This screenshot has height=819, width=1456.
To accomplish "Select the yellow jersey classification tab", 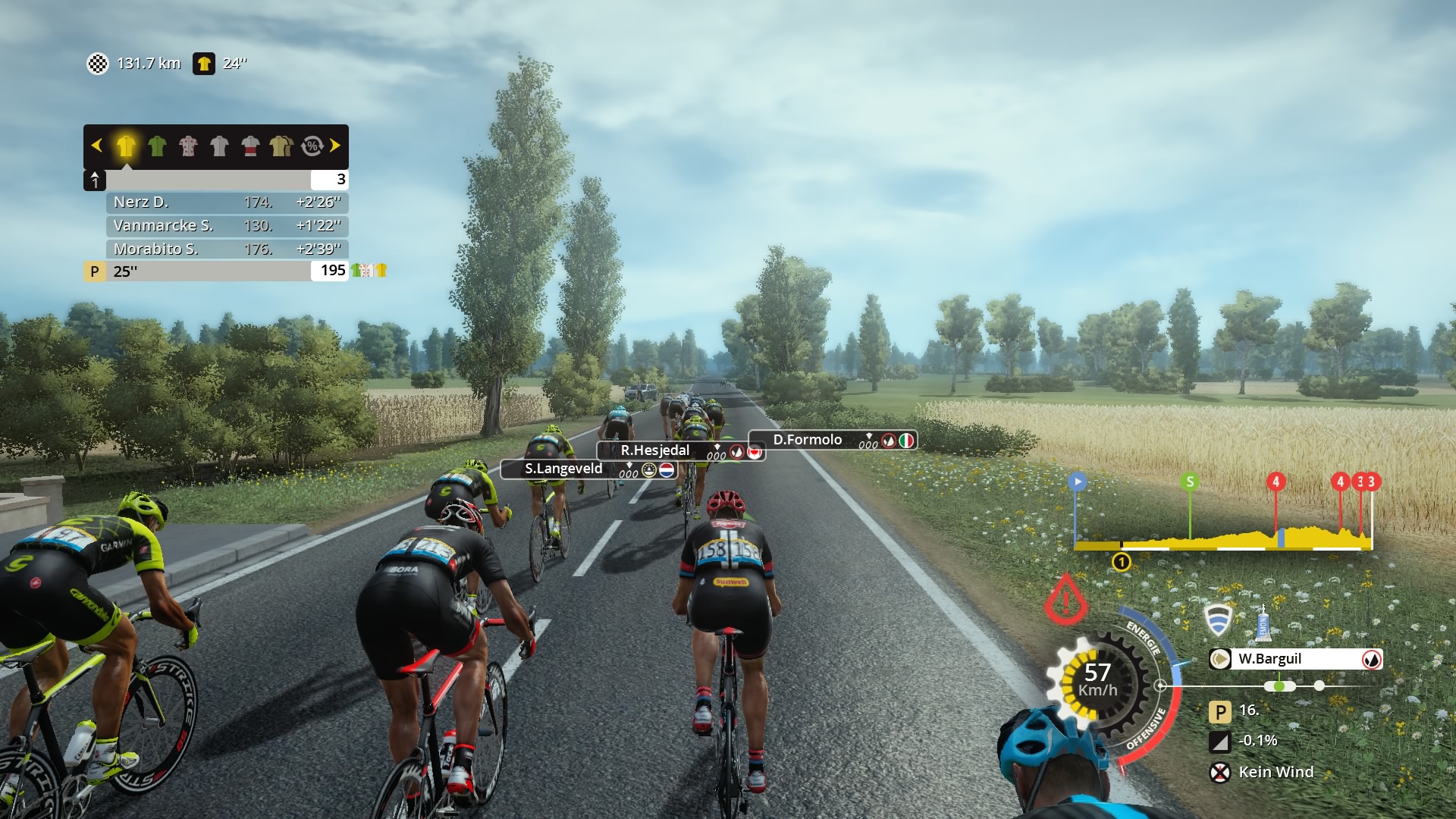I will tap(126, 146).
